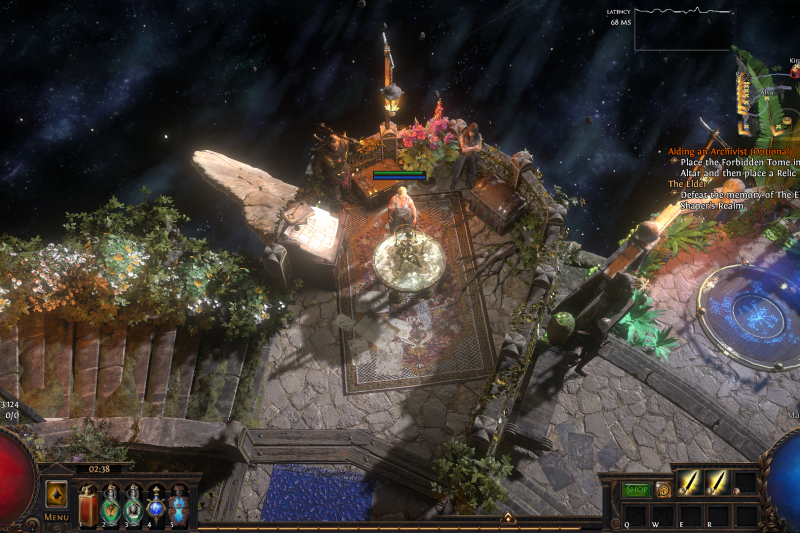Select The Elder quest entry
The width and height of the screenshot is (800, 533).
point(686,184)
